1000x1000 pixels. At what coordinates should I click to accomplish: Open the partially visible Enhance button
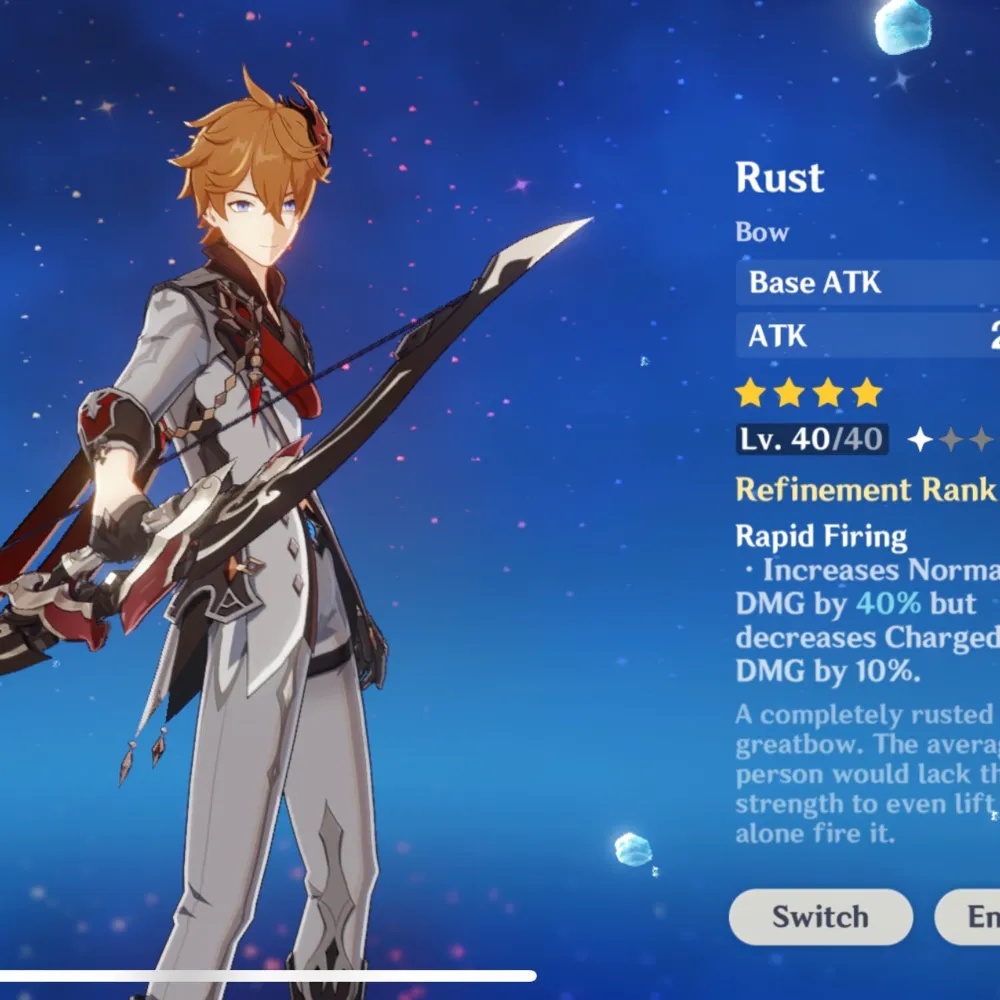click(x=970, y=917)
